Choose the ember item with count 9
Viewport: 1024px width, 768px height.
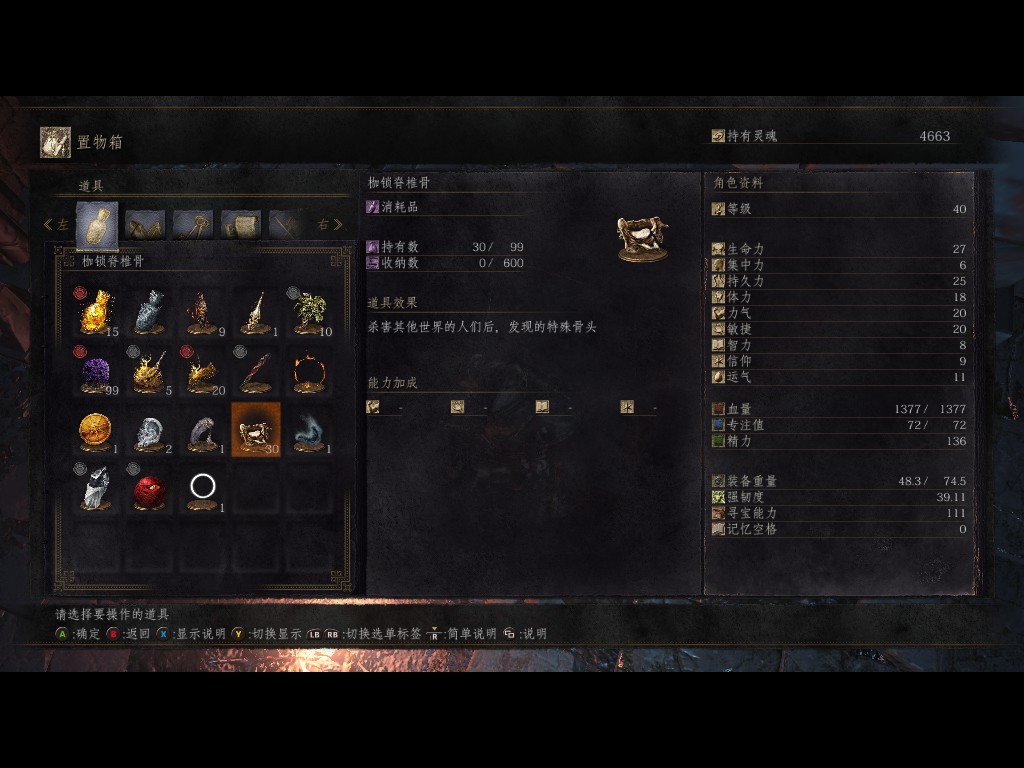[x=203, y=312]
